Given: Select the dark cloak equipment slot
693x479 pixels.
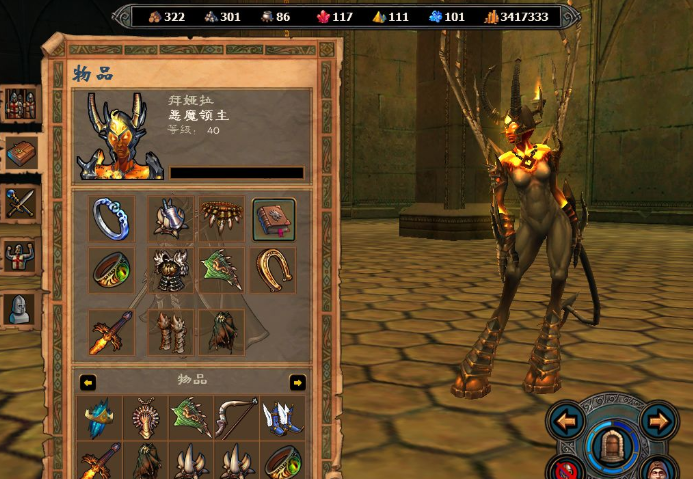Looking at the screenshot, I should click(x=222, y=332).
